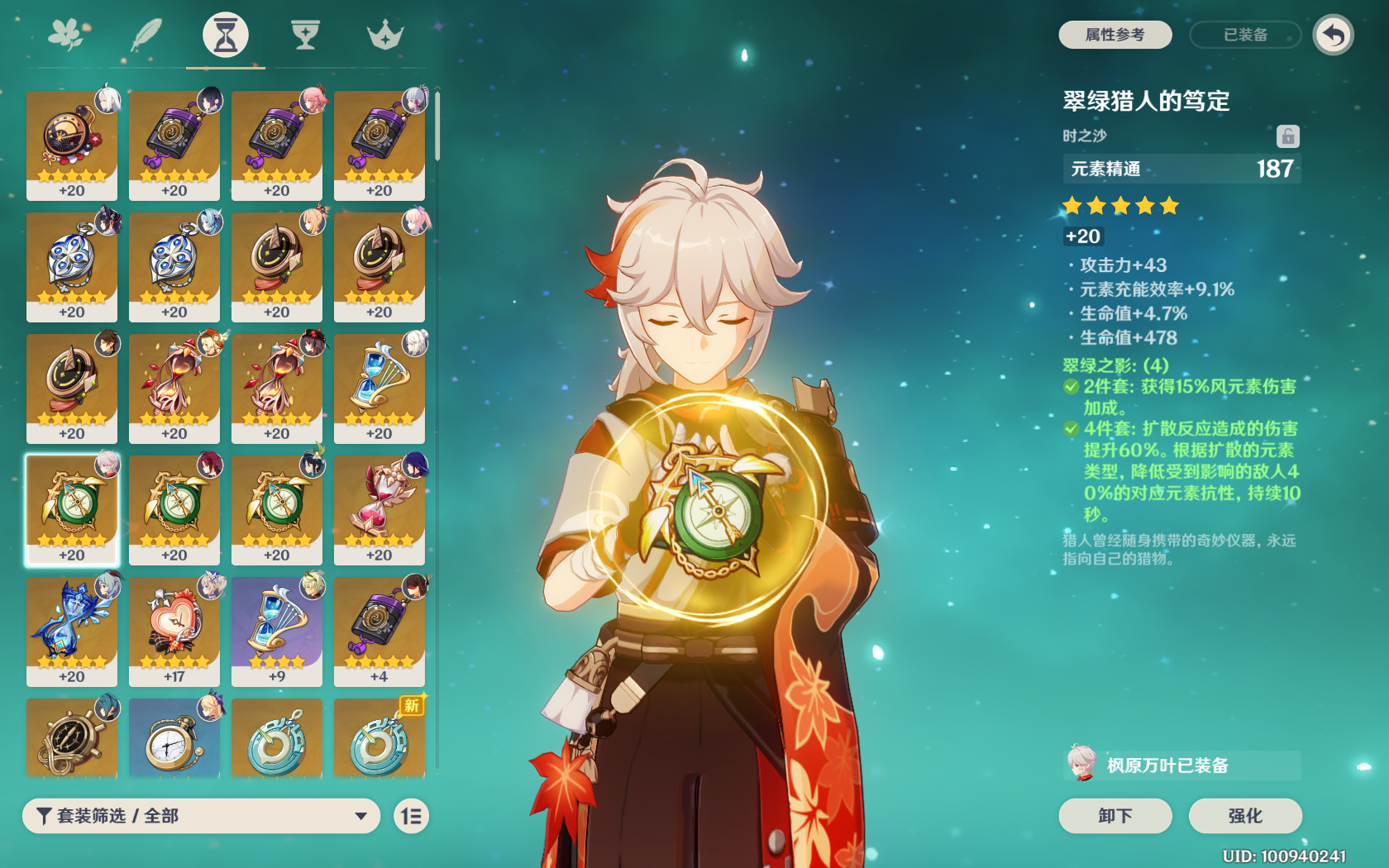Toggle the artifact lock icon
Viewport: 1389px width, 868px height.
coord(1287,136)
